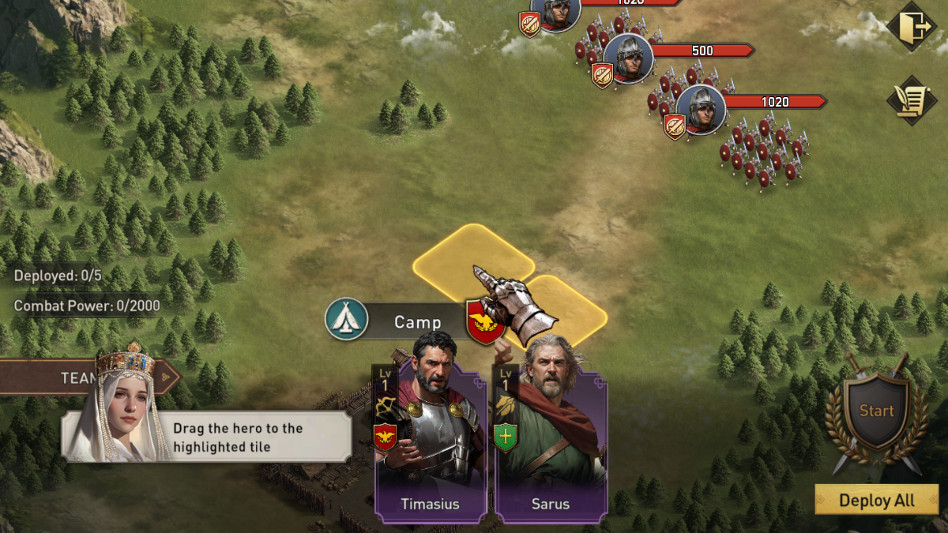Select the enemy commander portrait with 500 troops
This screenshot has height=533, width=948.
point(629,57)
